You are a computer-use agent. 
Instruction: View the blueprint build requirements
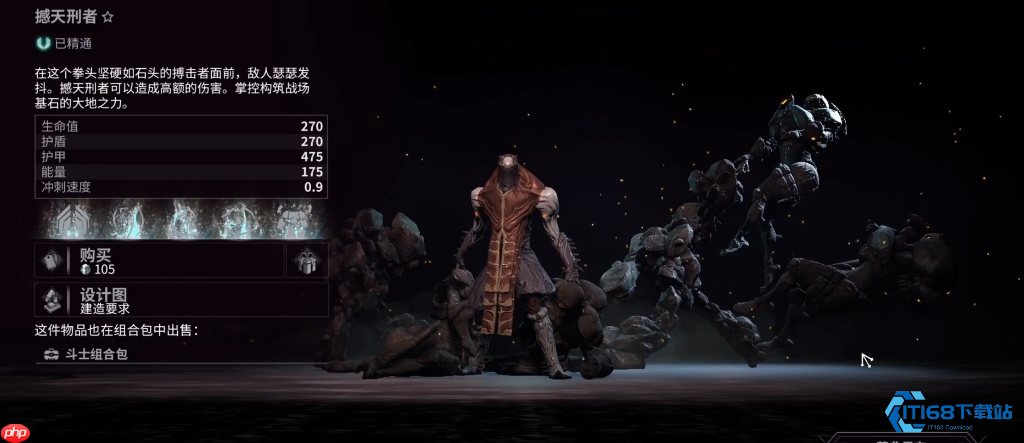tap(180, 300)
